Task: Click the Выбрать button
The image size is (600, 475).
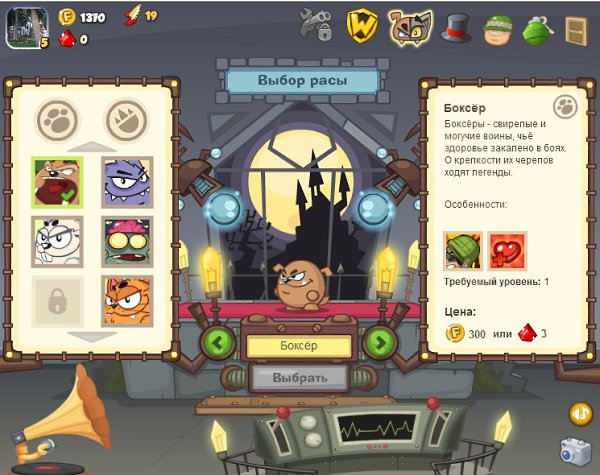Action: pos(299,378)
